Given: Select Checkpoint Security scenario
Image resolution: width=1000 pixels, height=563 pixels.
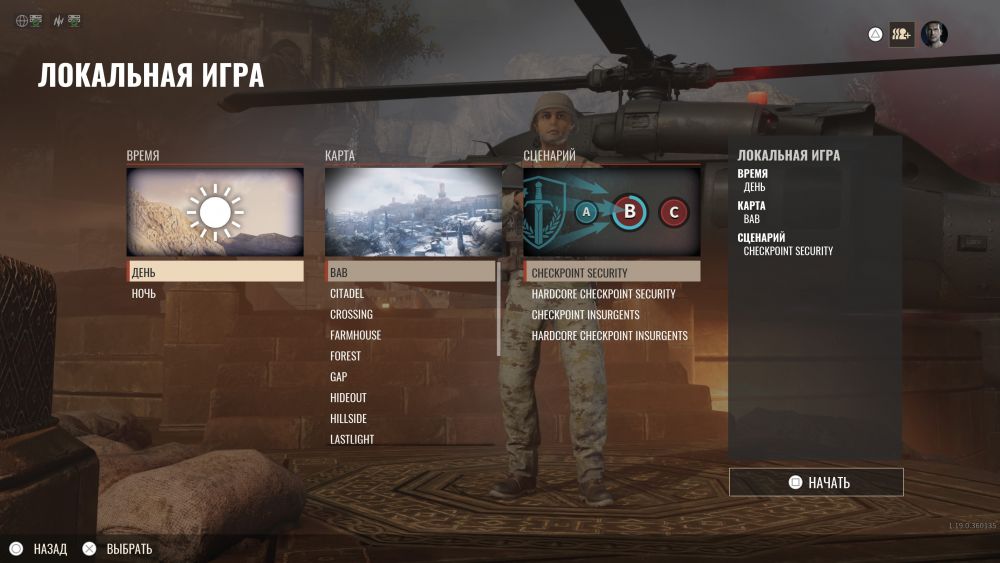Looking at the screenshot, I should [612, 272].
